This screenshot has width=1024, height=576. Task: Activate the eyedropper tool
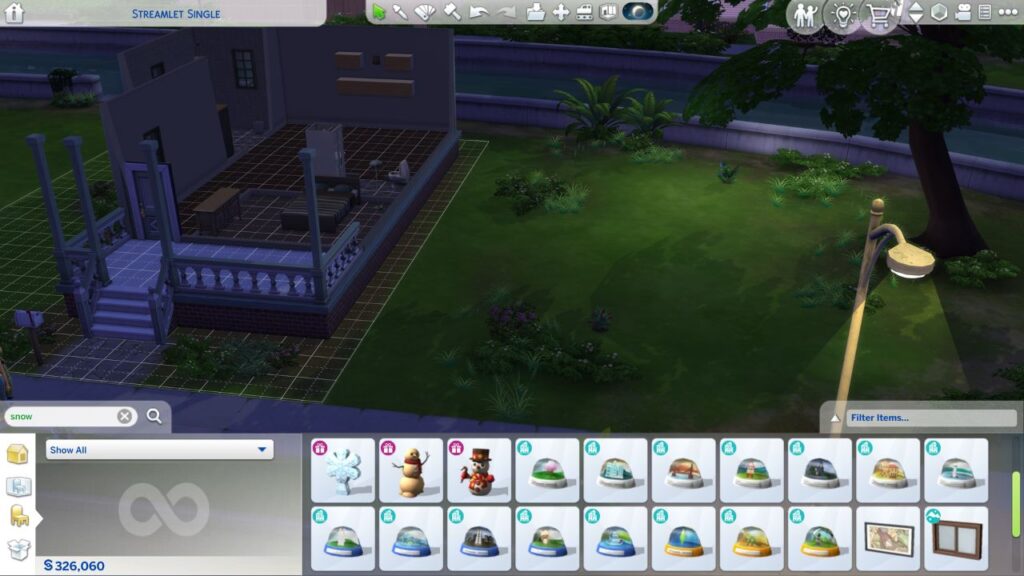[x=401, y=12]
